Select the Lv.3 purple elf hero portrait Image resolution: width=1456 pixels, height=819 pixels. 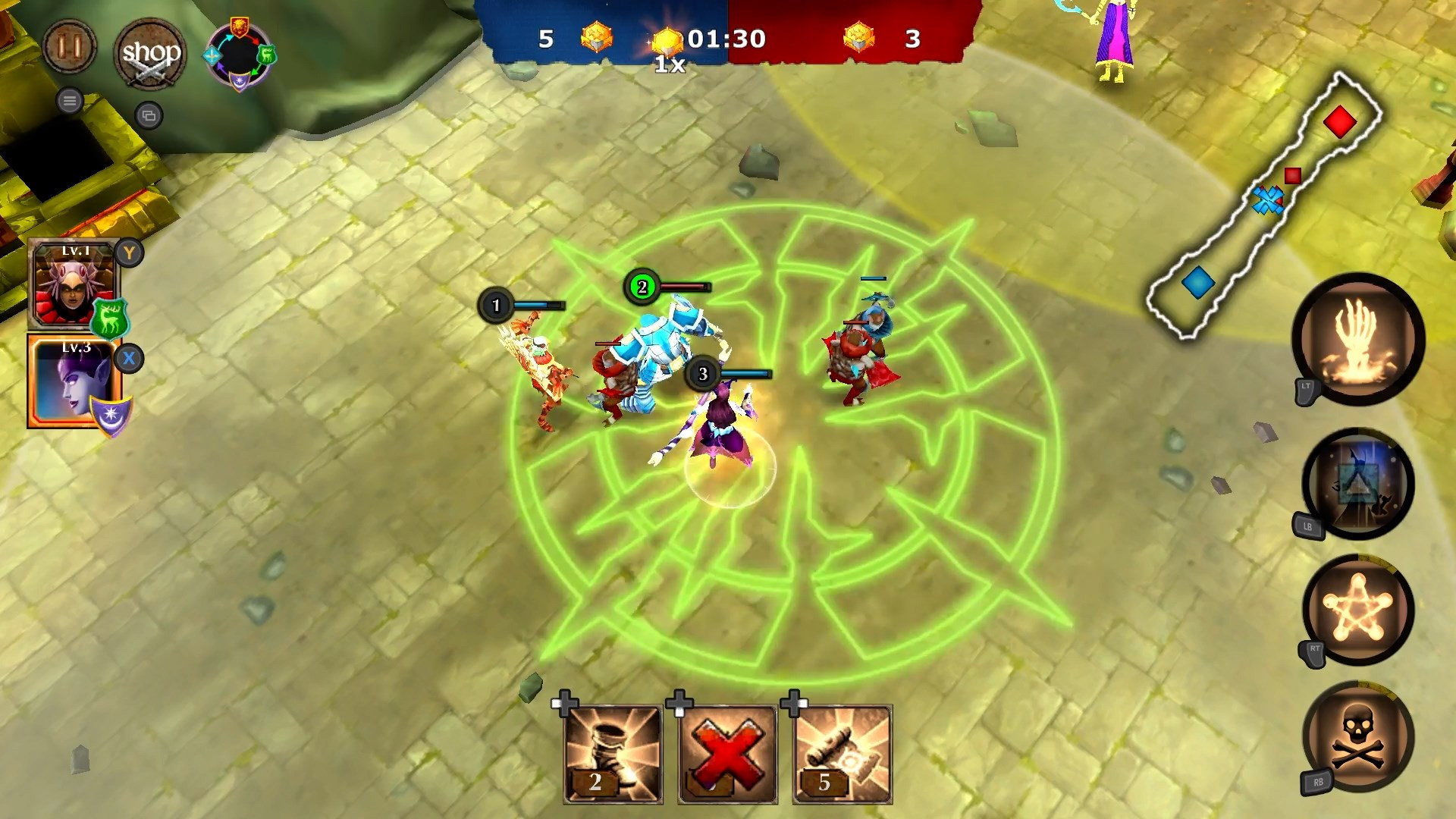(x=74, y=381)
